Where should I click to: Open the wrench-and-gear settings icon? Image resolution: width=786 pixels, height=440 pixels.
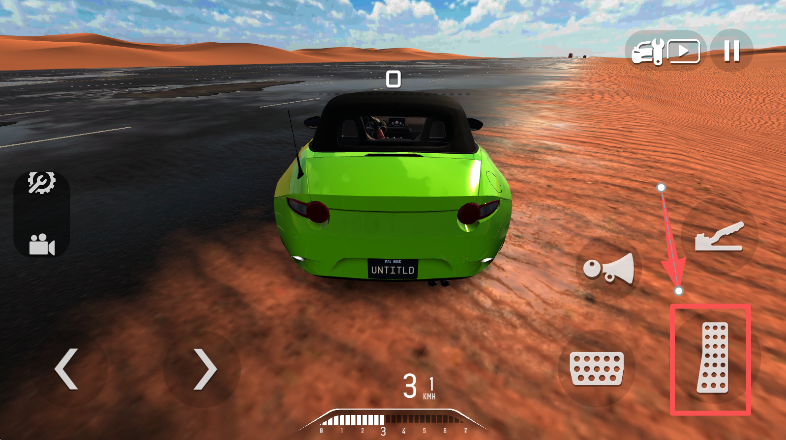click(41, 183)
